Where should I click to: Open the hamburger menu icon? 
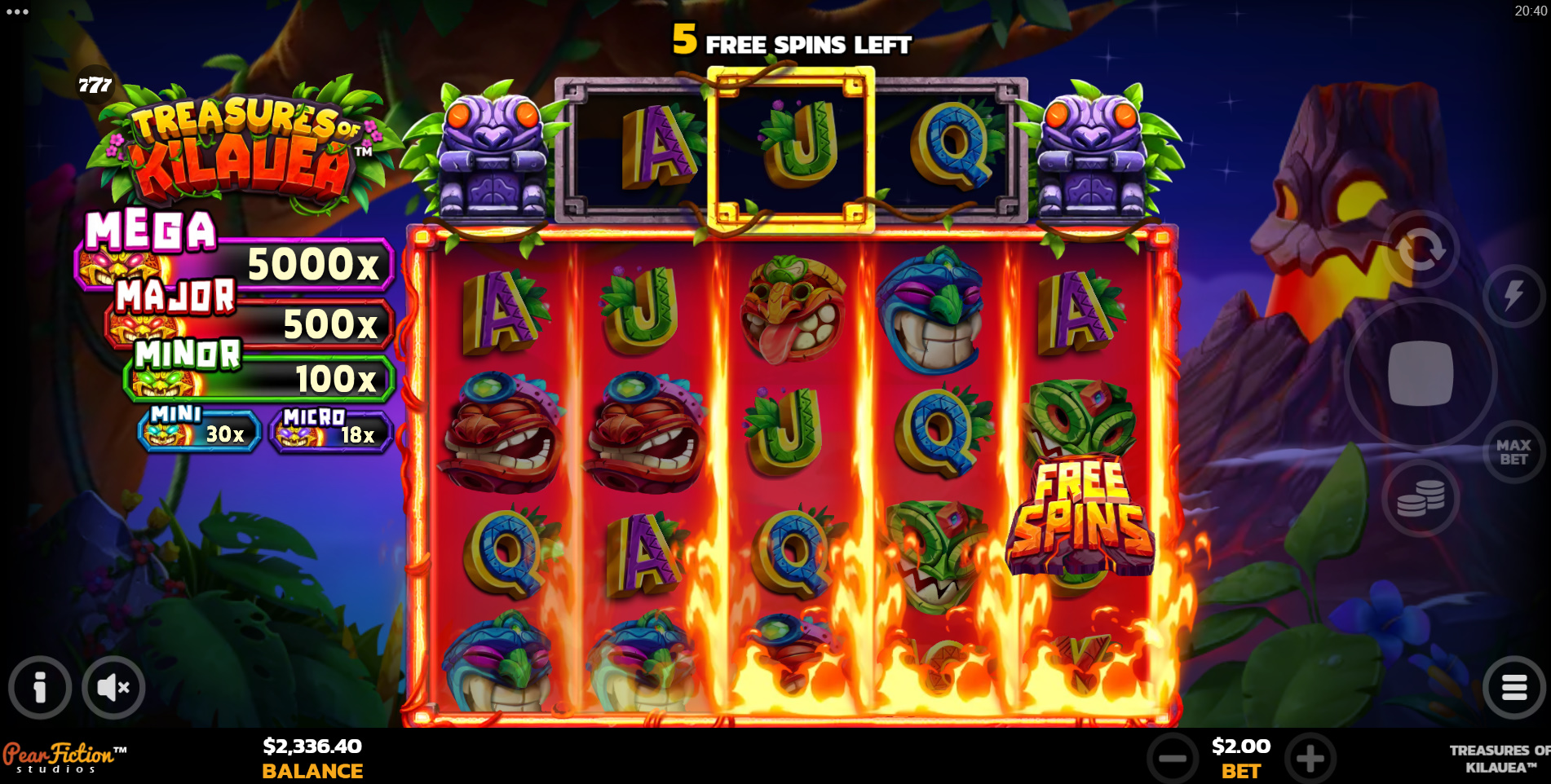(1513, 687)
